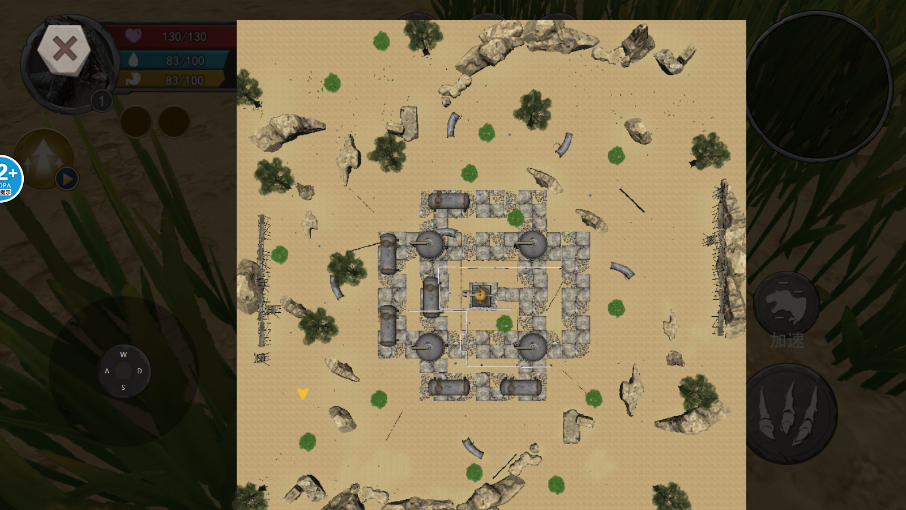Activate the dinosaur sprint button
The image size is (906, 510).
click(x=786, y=304)
